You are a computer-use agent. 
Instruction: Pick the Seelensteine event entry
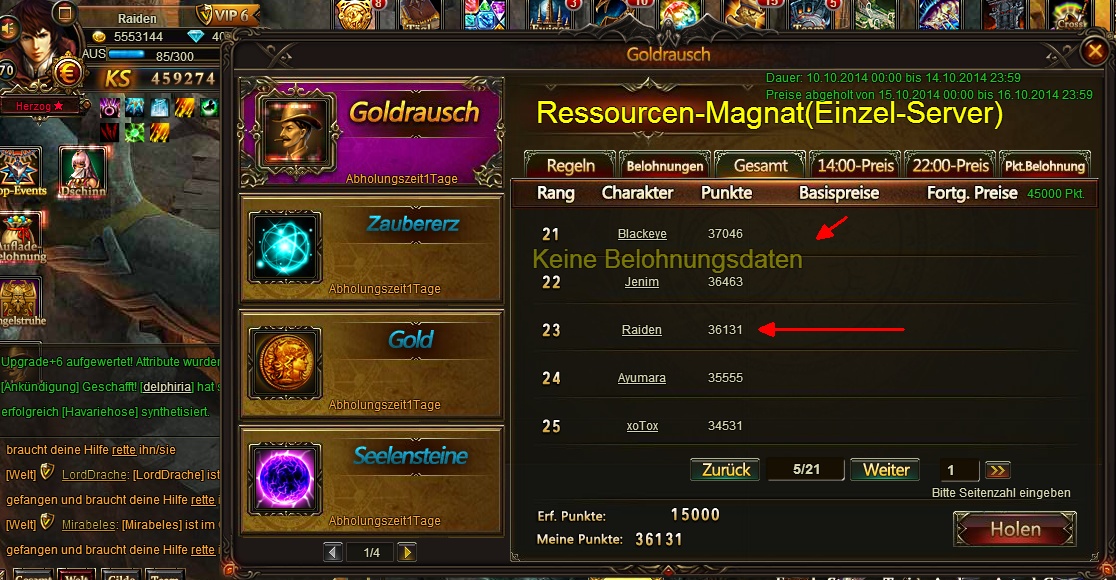(370, 476)
